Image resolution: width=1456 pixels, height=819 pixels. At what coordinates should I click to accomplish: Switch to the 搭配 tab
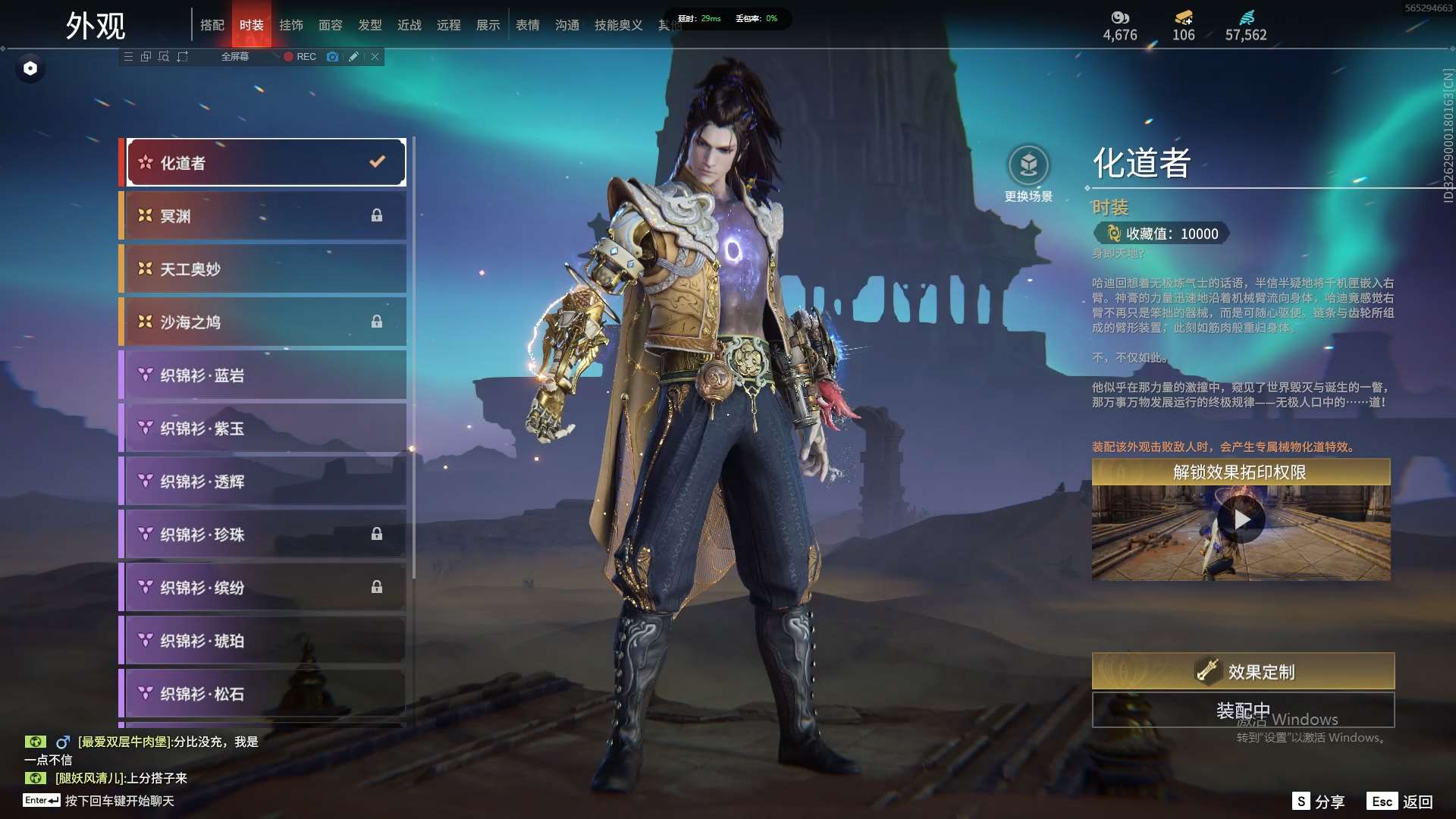[x=212, y=25]
